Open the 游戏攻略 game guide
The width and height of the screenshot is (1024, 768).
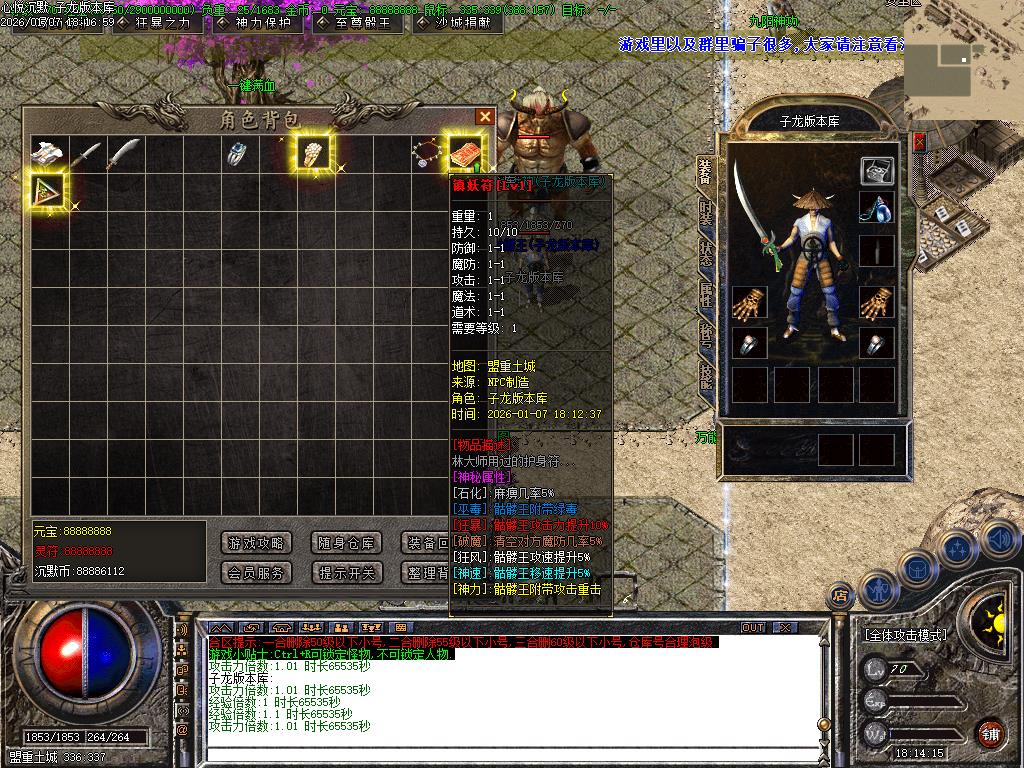click(x=256, y=543)
